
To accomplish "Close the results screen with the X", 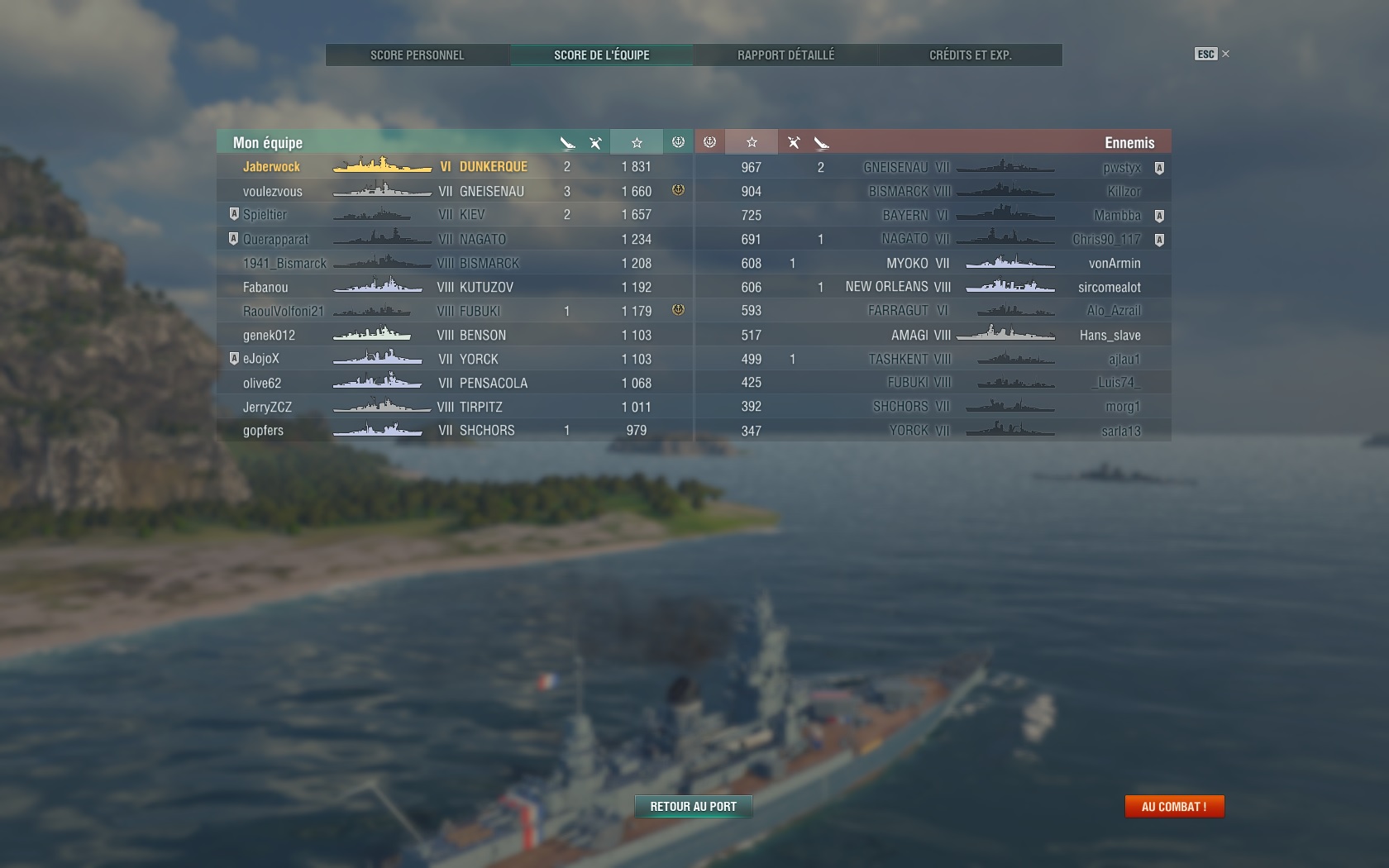I will [1225, 54].
